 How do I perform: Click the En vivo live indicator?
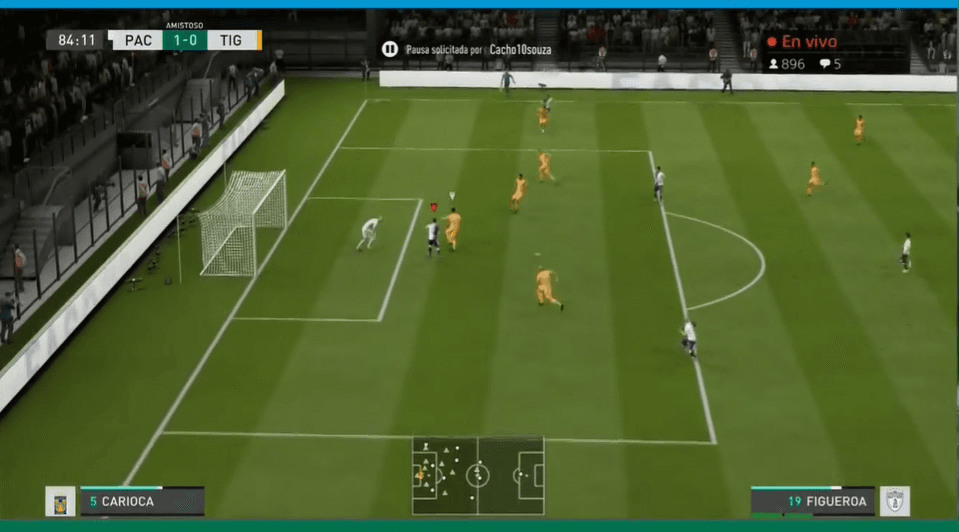point(801,42)
